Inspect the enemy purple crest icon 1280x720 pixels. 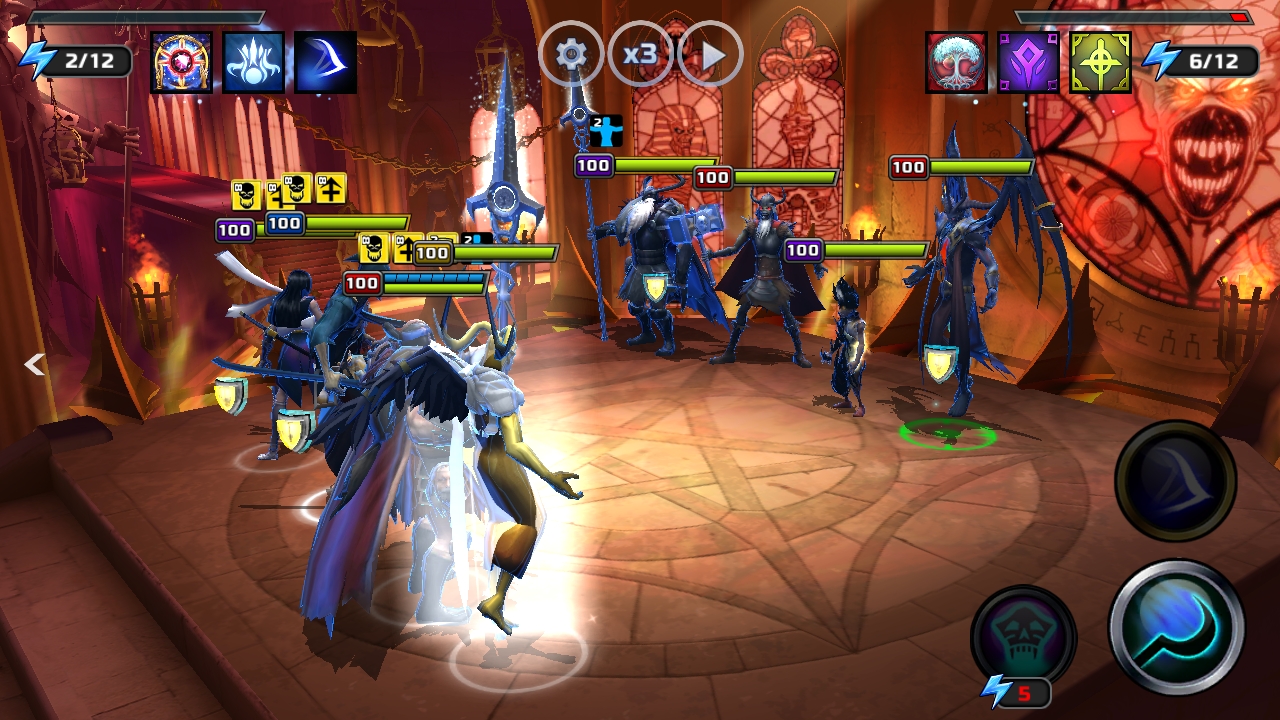(x=1028, y=62)
